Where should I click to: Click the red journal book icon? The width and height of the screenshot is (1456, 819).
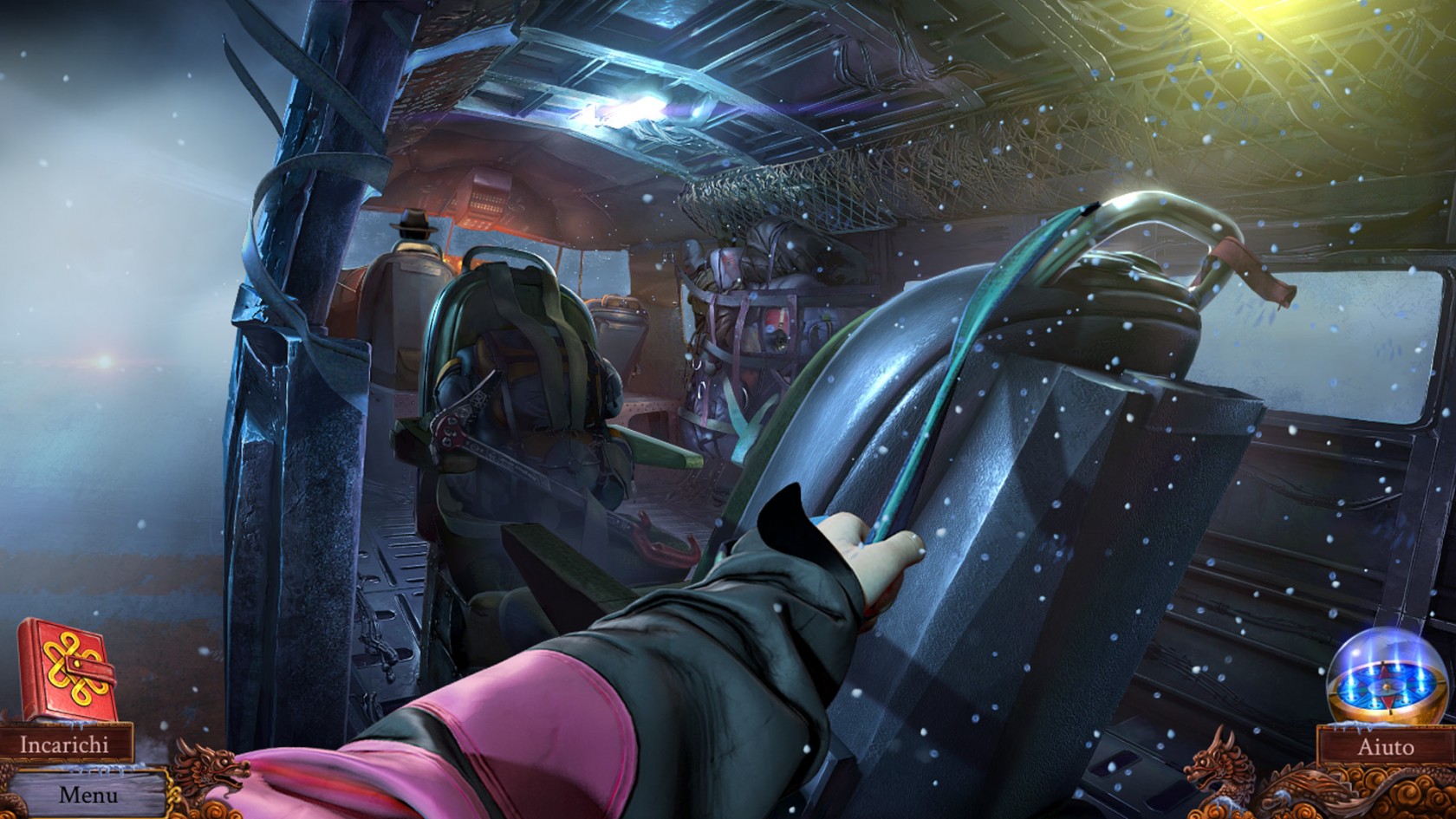[65, 669]
